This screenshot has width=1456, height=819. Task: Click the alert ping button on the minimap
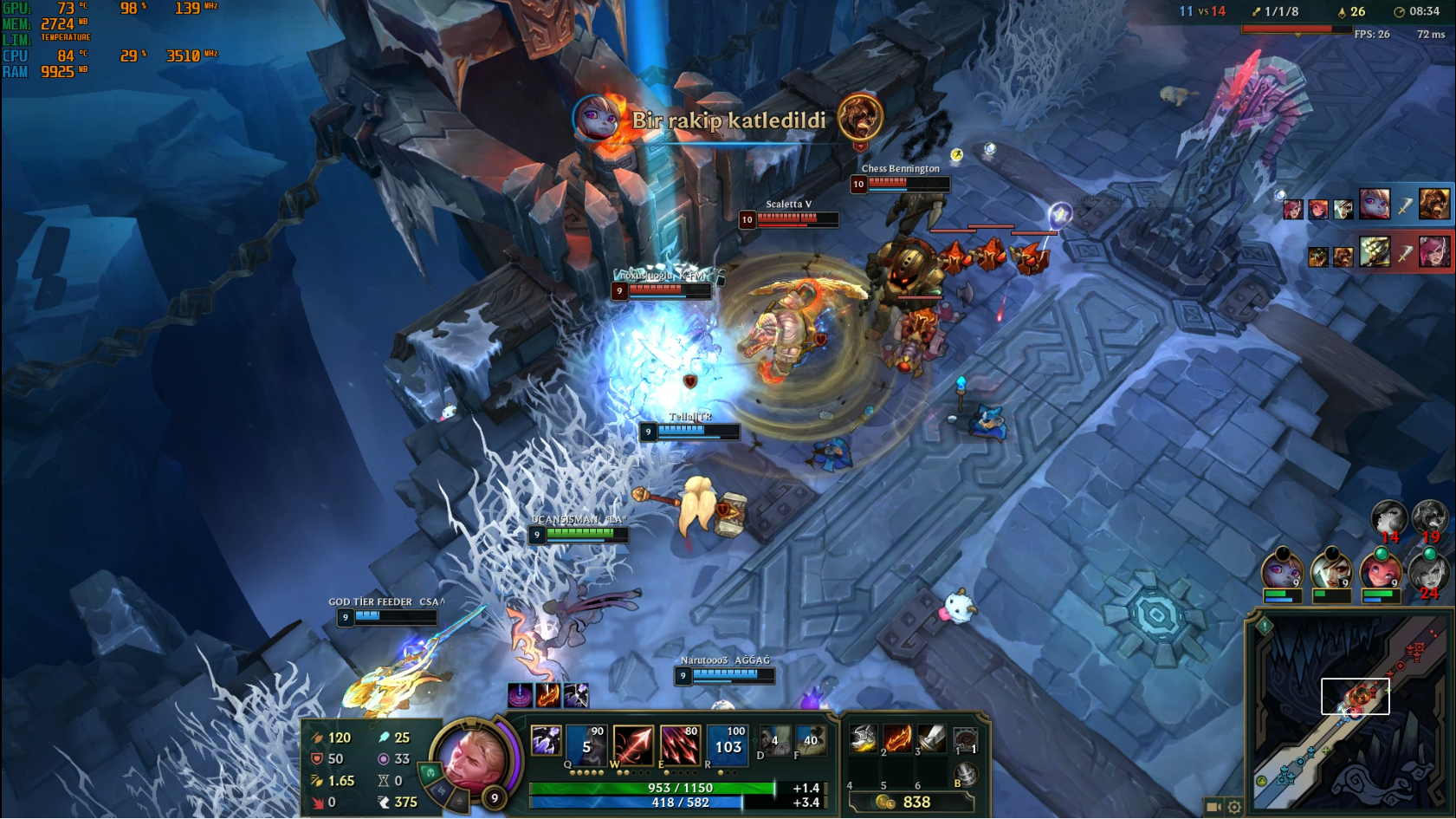point(1264,625)
